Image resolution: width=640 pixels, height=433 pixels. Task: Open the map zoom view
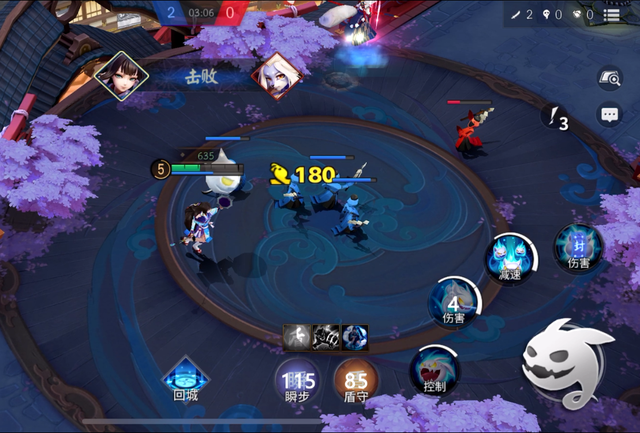(610, 78)
